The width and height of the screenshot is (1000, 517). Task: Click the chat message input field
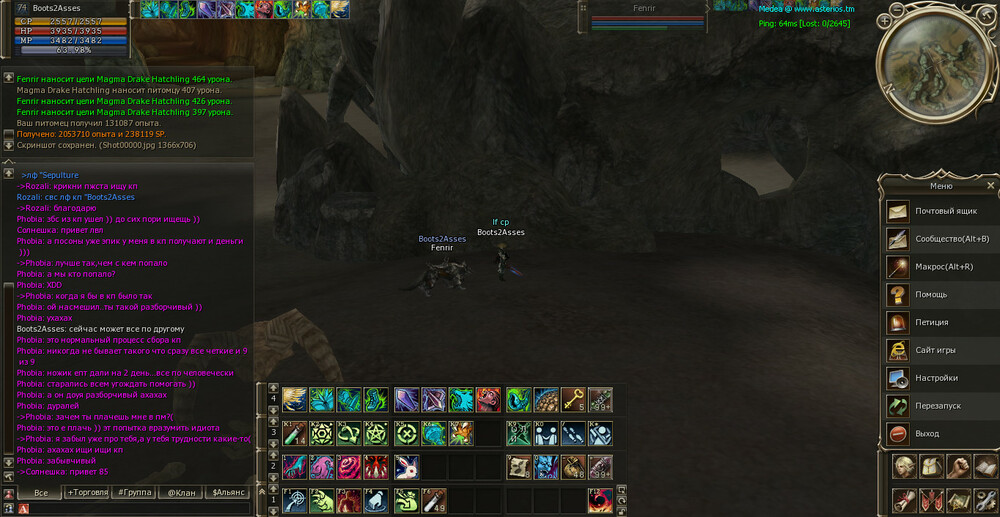[140, 509]
